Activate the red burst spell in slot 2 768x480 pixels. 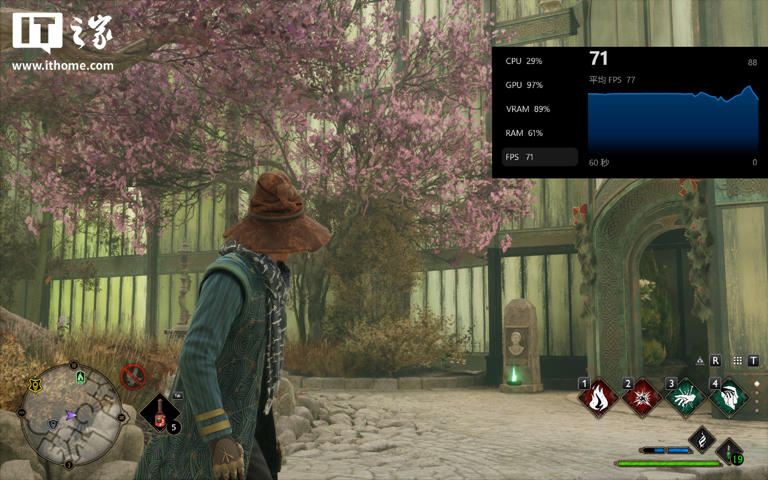pos(642,398)
